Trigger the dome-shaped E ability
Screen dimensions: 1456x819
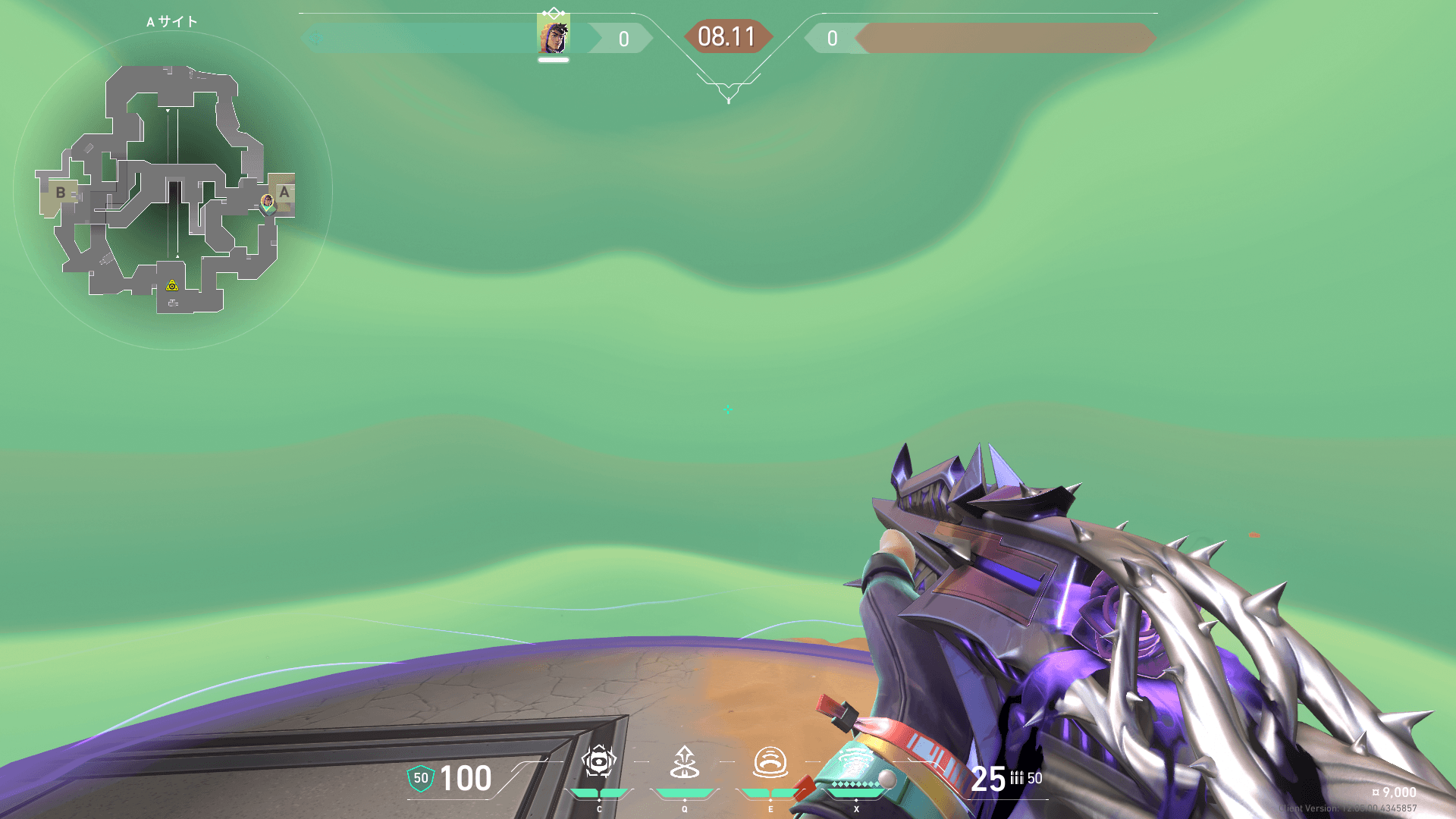click(x=770, y=762)
